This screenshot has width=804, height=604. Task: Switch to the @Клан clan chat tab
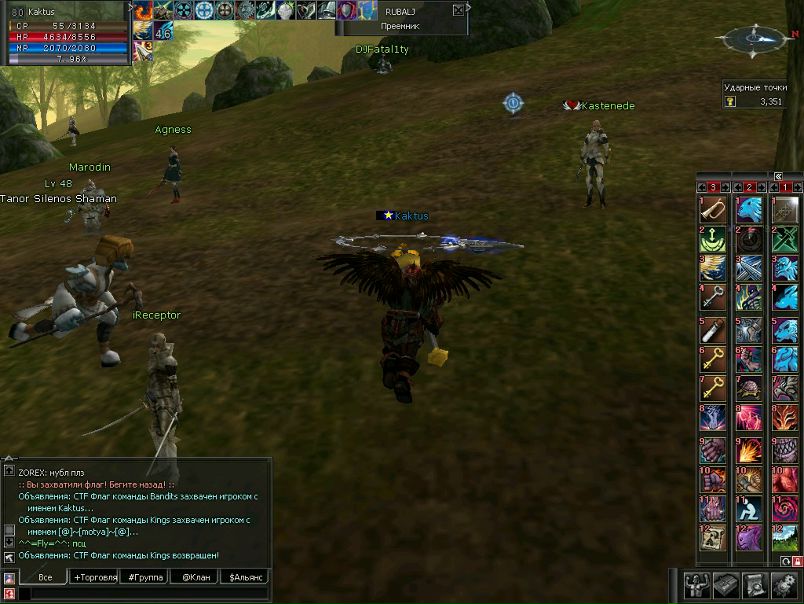pos(193,577)
